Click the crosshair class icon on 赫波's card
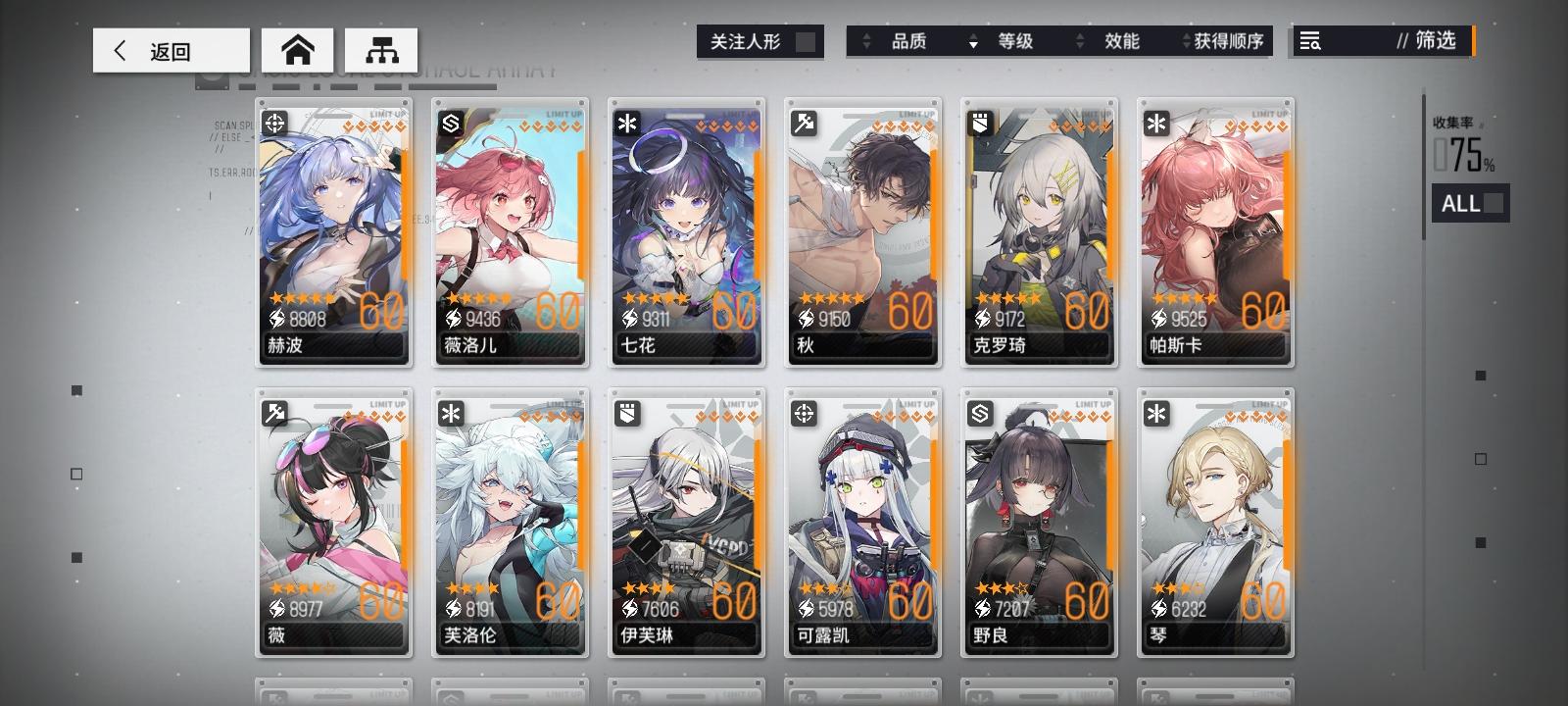The image size is (1568, 706). tap(275, 122)
